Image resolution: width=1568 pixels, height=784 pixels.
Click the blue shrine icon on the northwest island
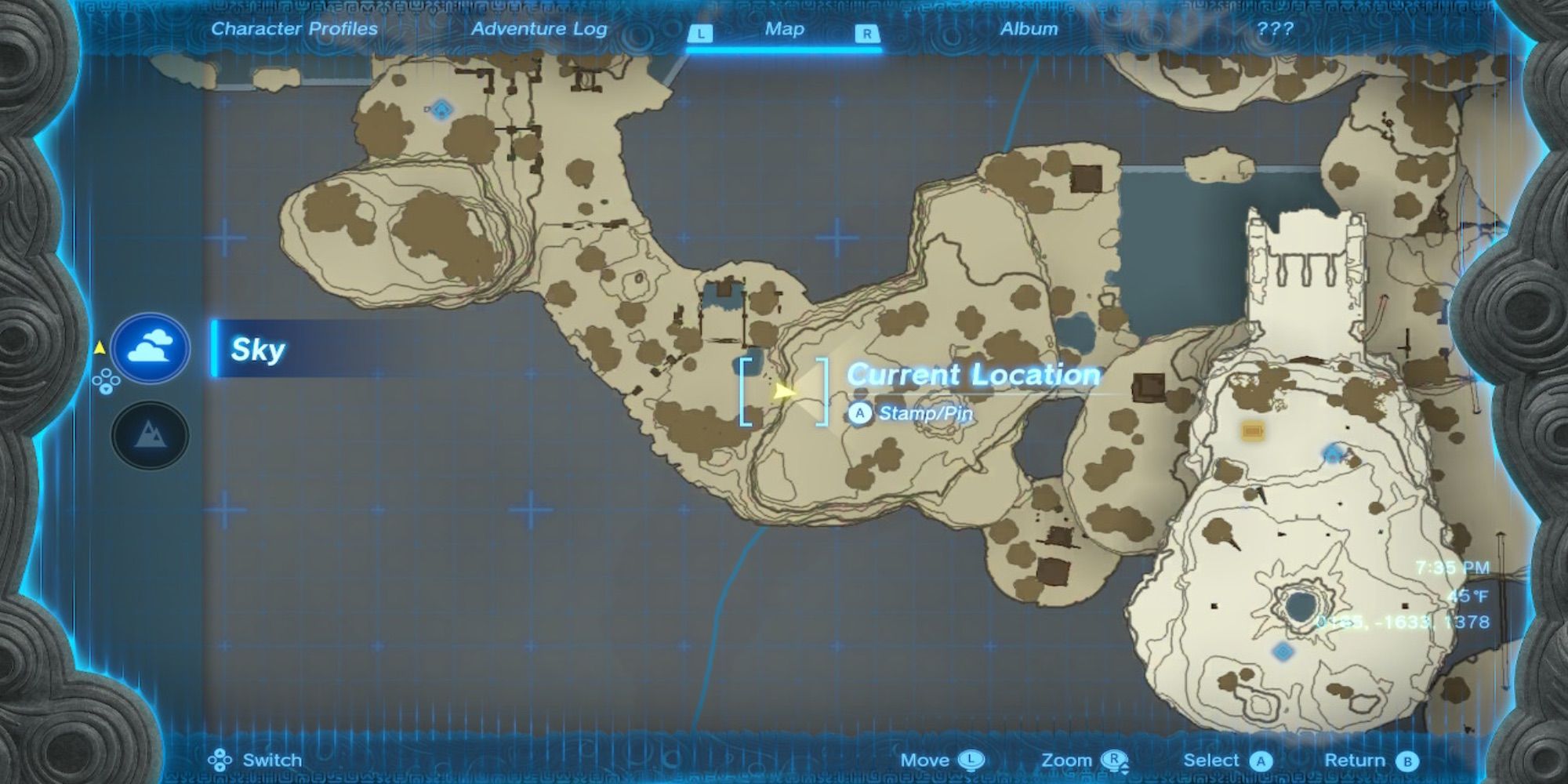pos(441,111)
